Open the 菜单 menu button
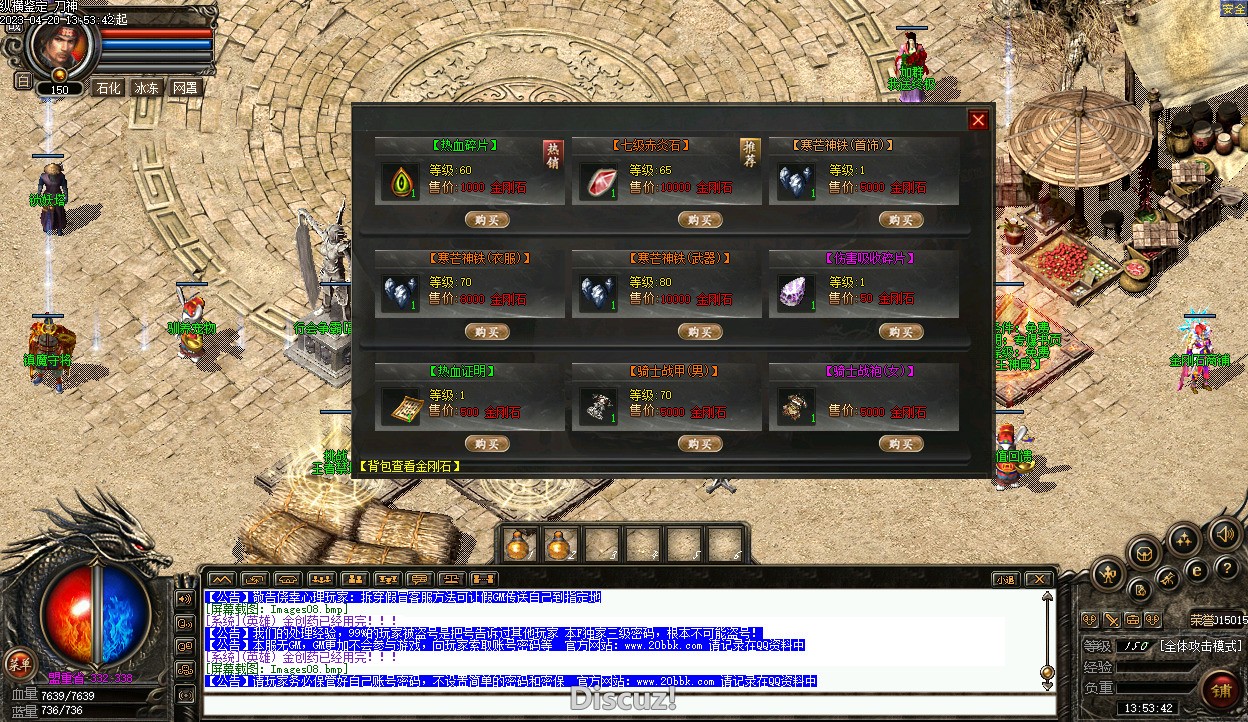This screenshot has width=1248, height=722. (19, 662)
